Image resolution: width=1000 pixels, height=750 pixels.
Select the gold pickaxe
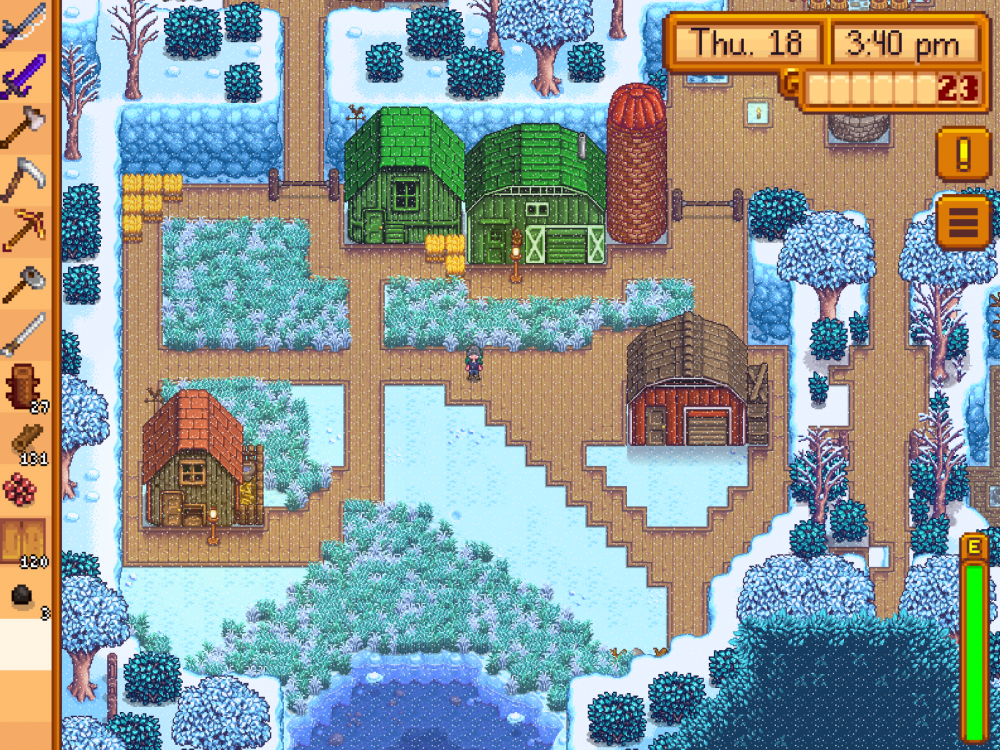(25, 231)
